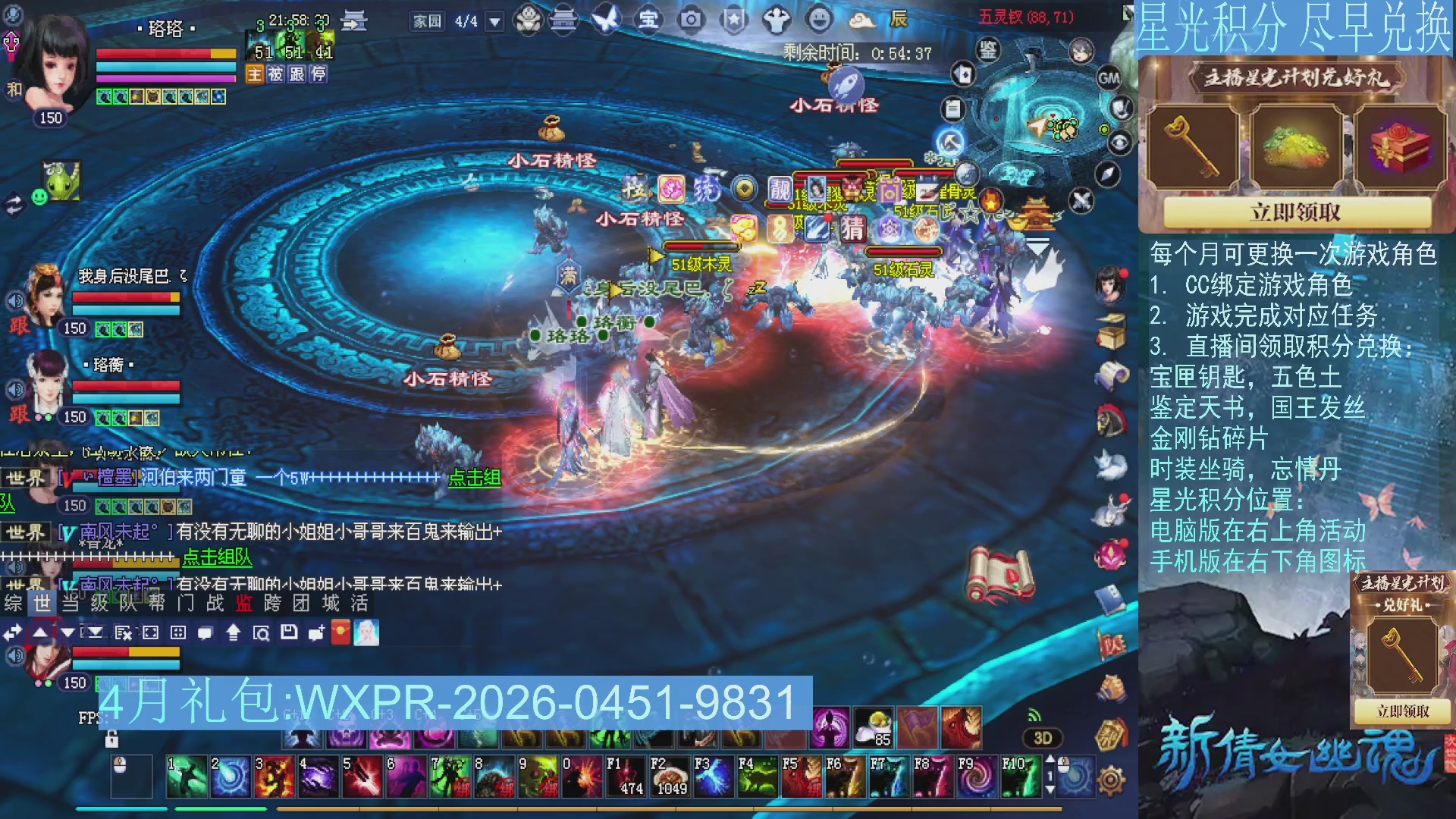The image size is (1456, 819).
Task: Click the 宝 treasure icon at the top
Action: [x=648, y=20]
